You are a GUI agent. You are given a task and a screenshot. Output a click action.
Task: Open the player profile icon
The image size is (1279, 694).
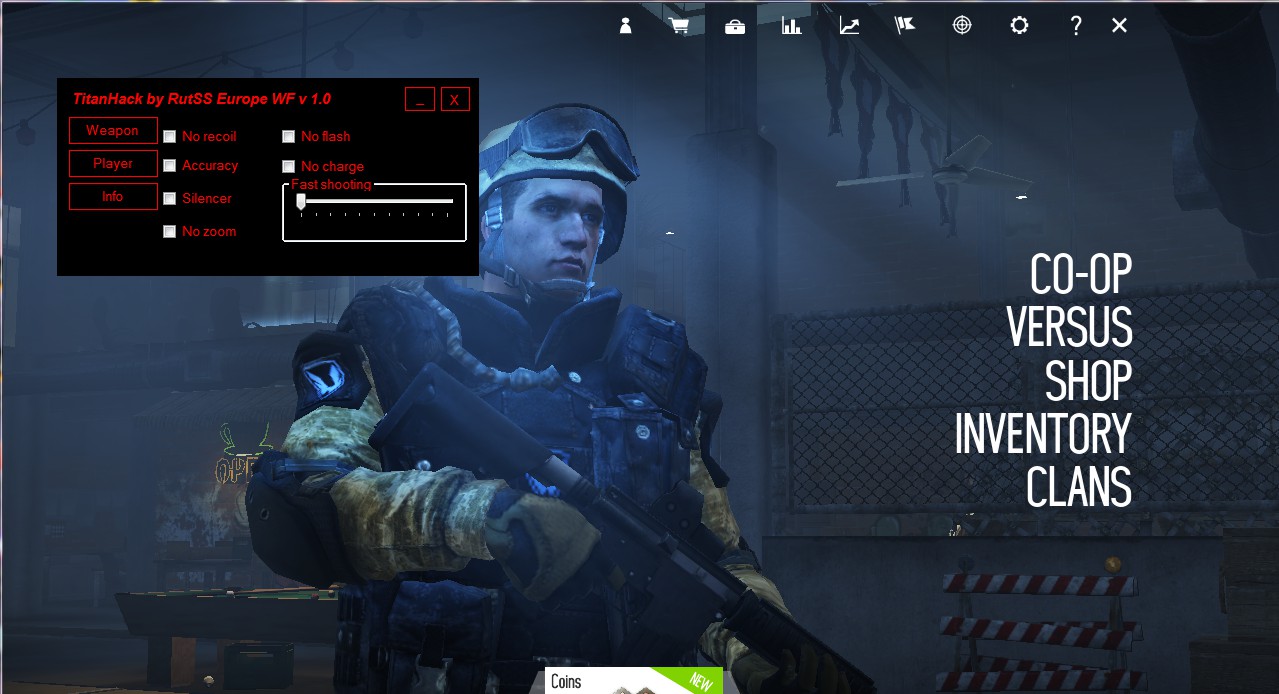pyautogui.click(x=626, y=26)
